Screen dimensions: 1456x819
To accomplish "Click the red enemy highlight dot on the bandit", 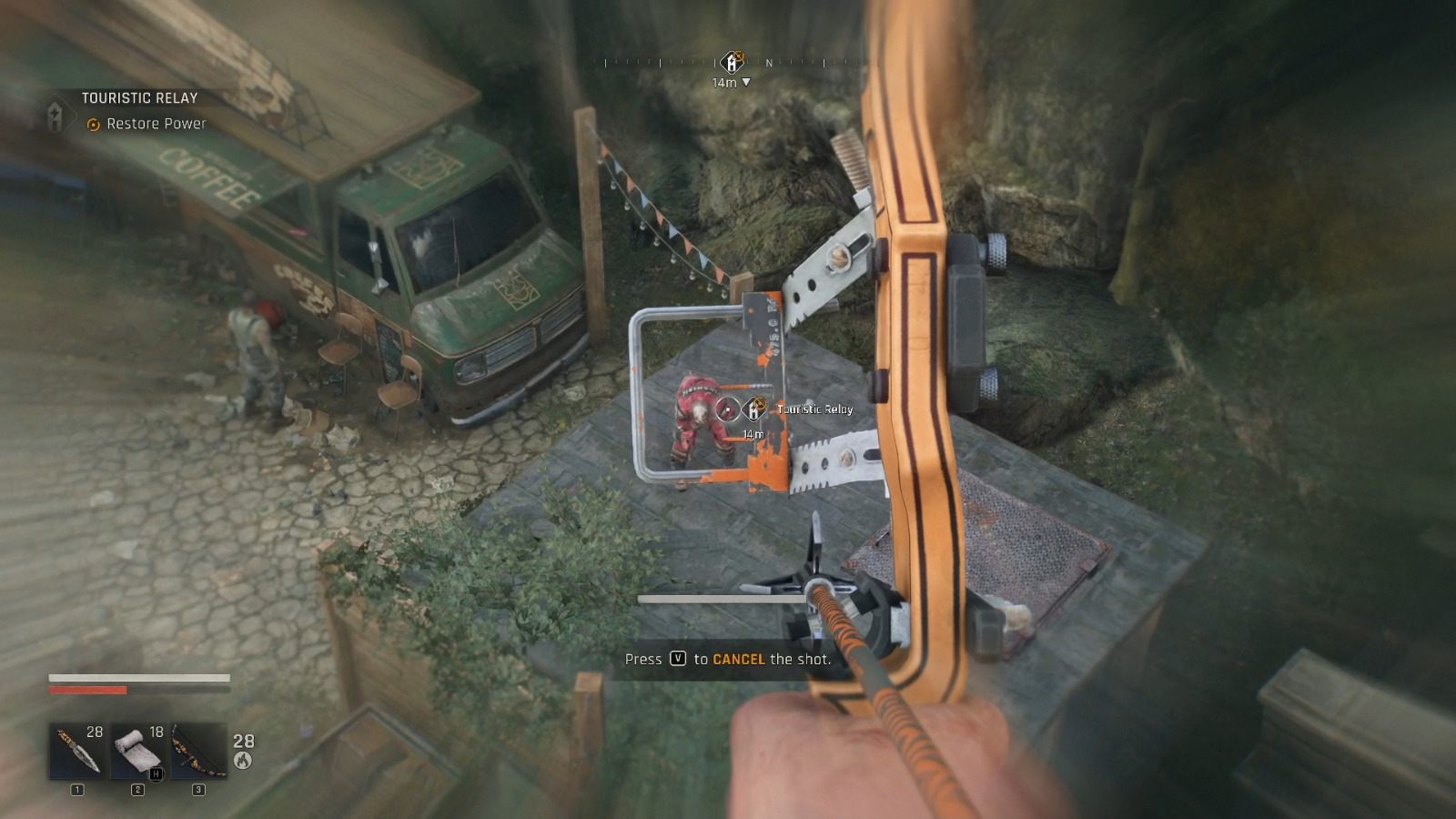I will coord(727,409).
